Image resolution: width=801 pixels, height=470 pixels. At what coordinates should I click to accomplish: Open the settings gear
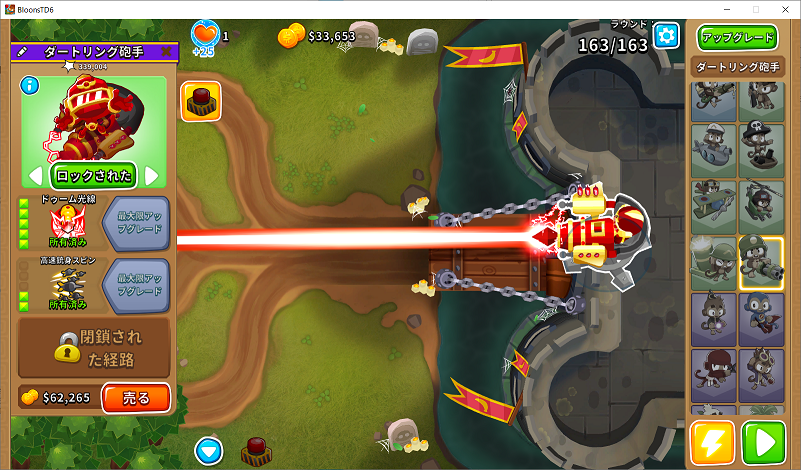point(666,37)
